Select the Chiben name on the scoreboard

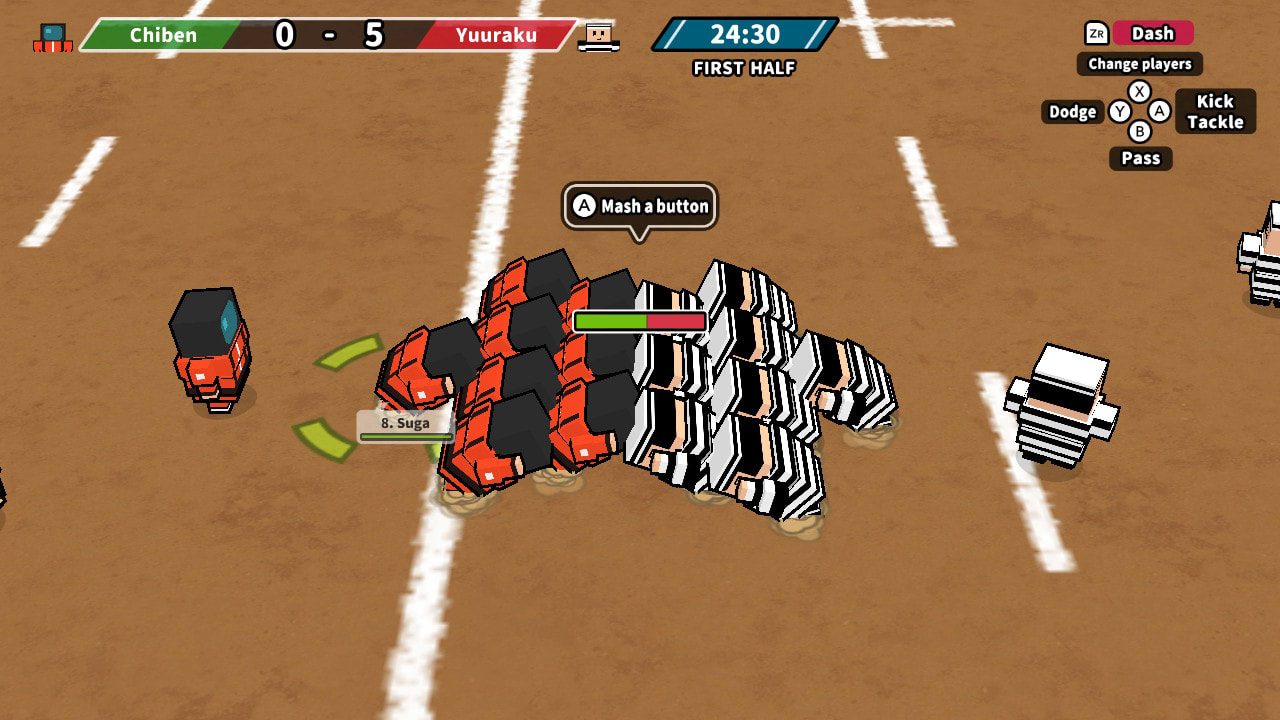165,36
